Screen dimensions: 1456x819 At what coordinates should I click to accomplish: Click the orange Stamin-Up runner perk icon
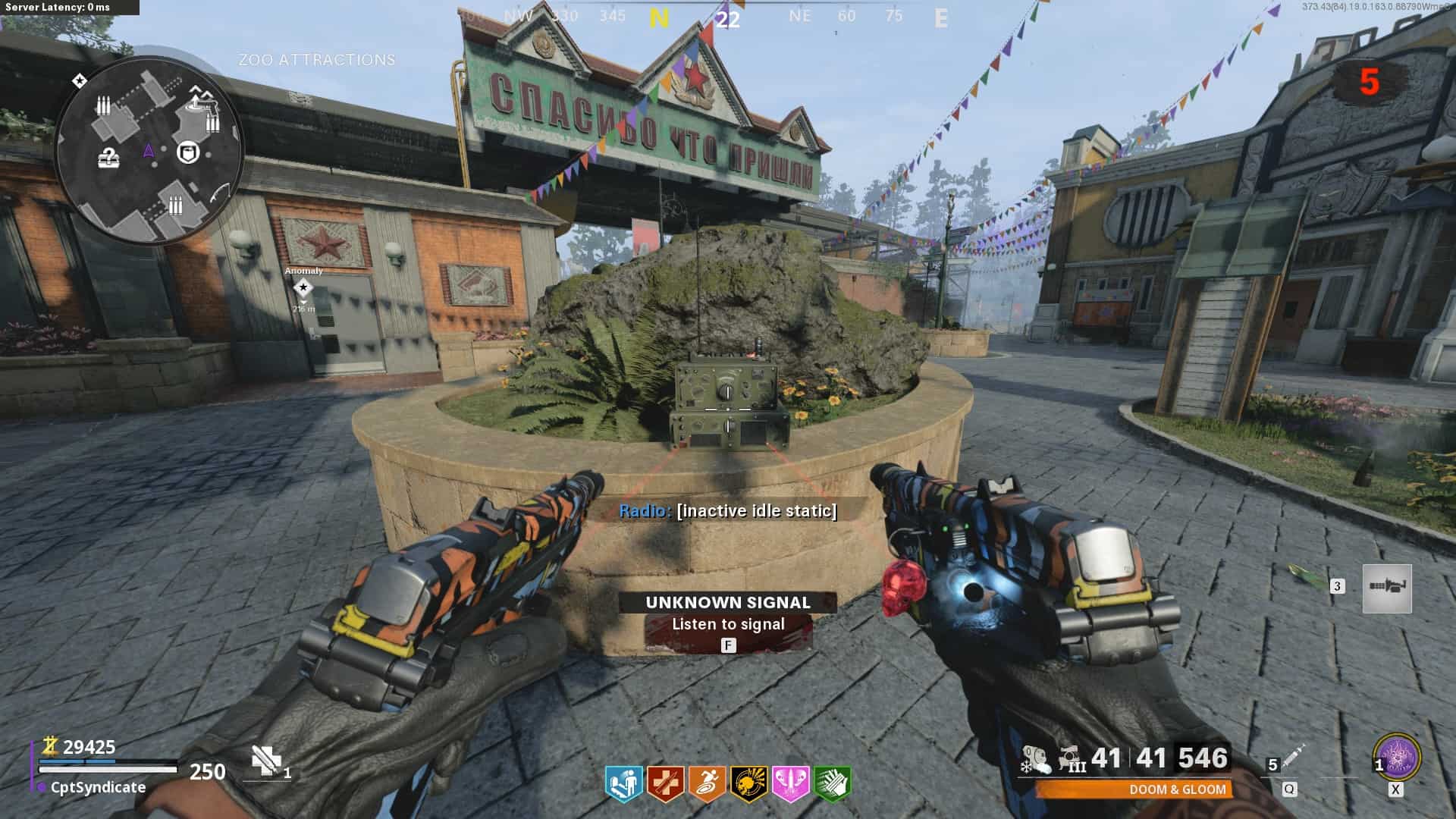[x=707, y=784]
